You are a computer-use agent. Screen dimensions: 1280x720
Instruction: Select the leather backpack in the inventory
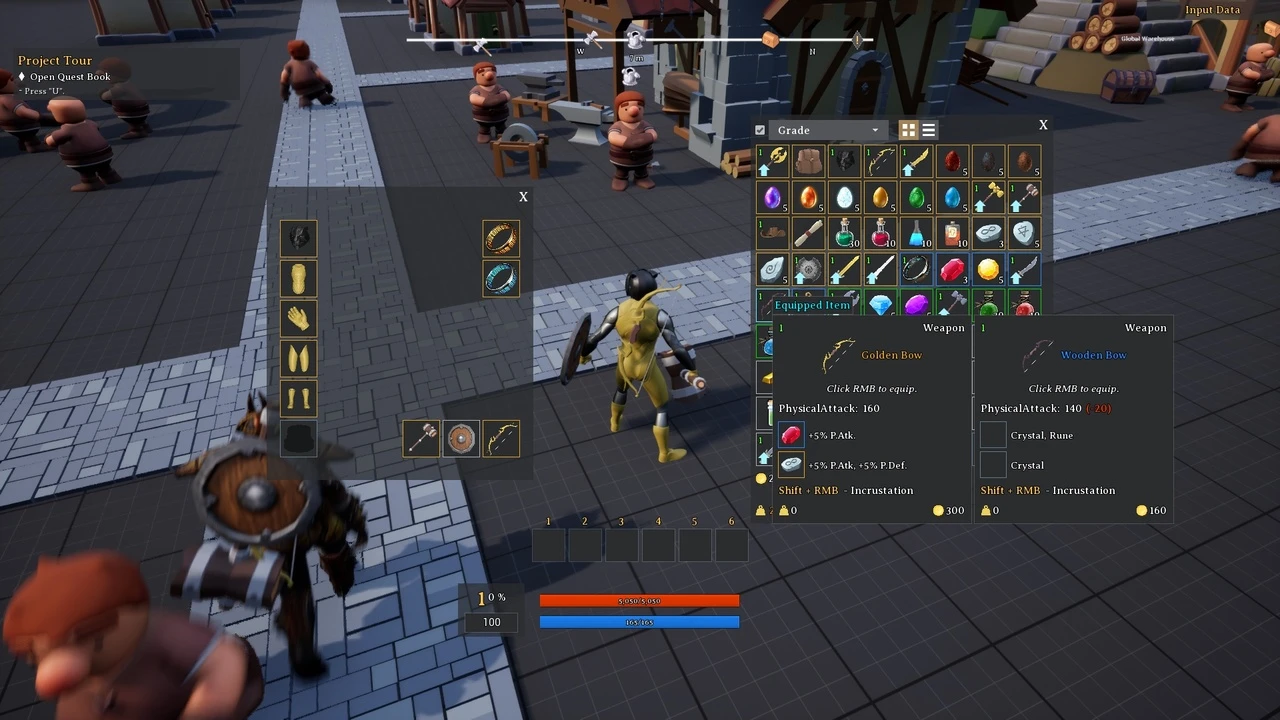pyautogui.click(x=809, y=161)
